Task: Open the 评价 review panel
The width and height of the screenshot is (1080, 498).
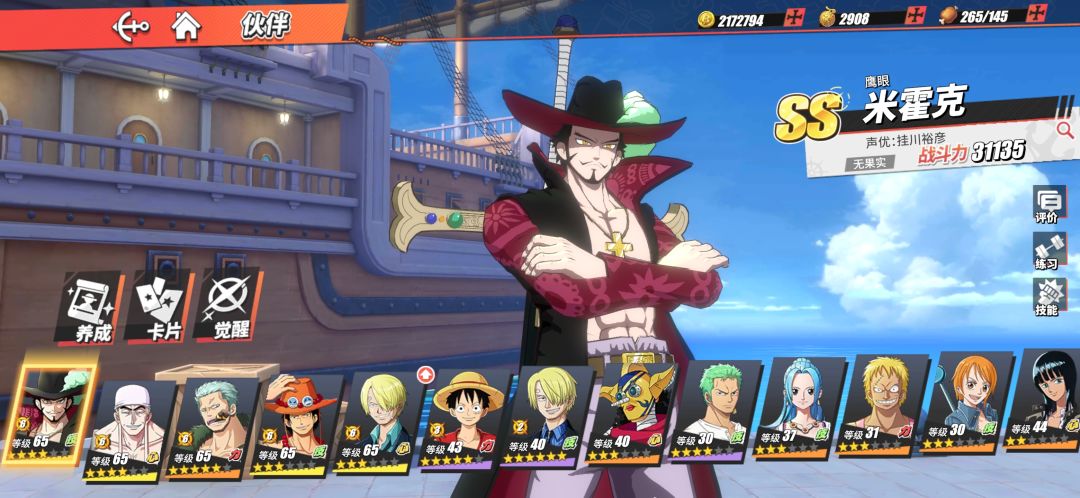Action: (x=1047, y=205)
